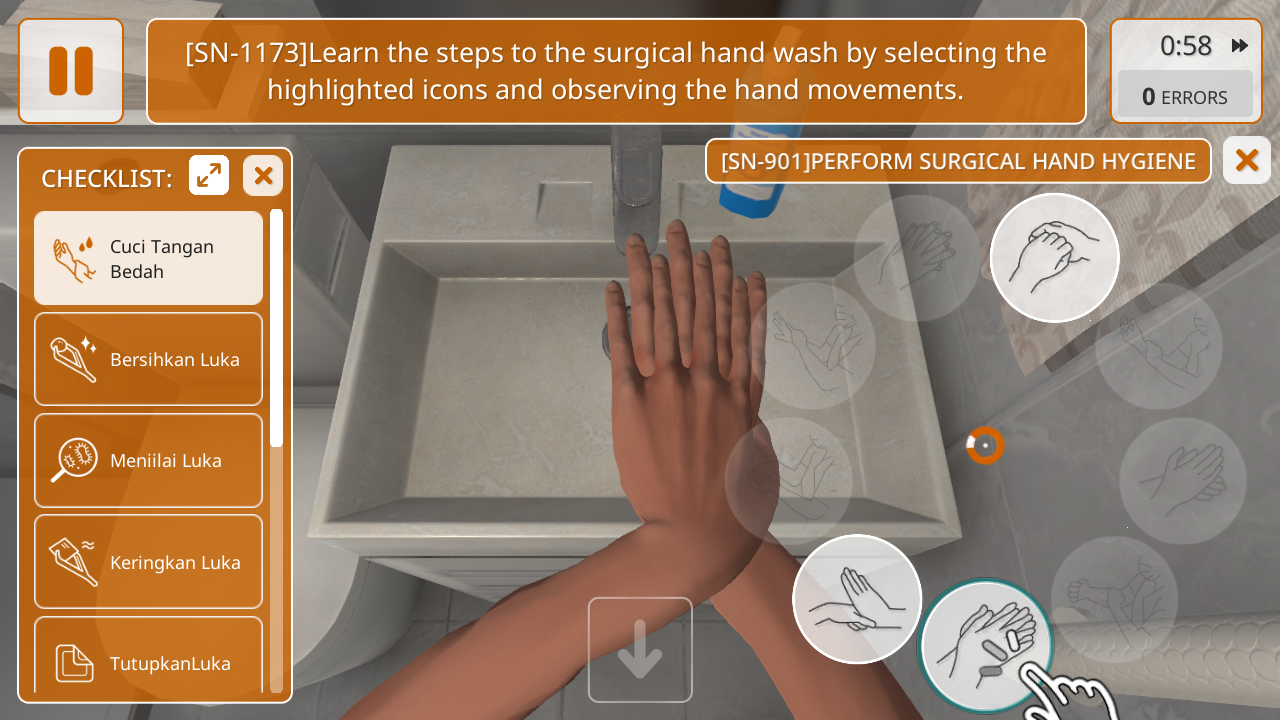The height and width of the screenshot is (720, 1280).
Task: Select the palm-over-hand rubbing icon
Action: pos(857,599)
